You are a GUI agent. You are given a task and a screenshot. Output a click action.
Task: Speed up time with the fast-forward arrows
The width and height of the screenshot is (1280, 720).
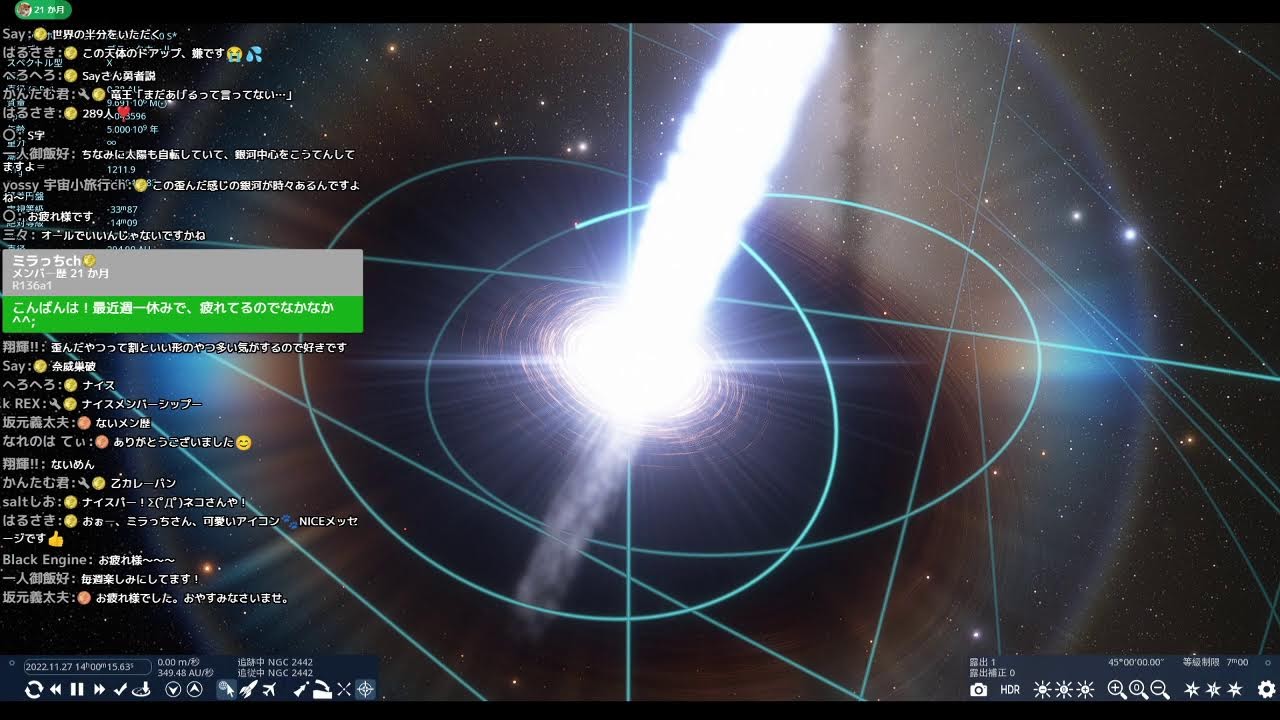point(99,689)
